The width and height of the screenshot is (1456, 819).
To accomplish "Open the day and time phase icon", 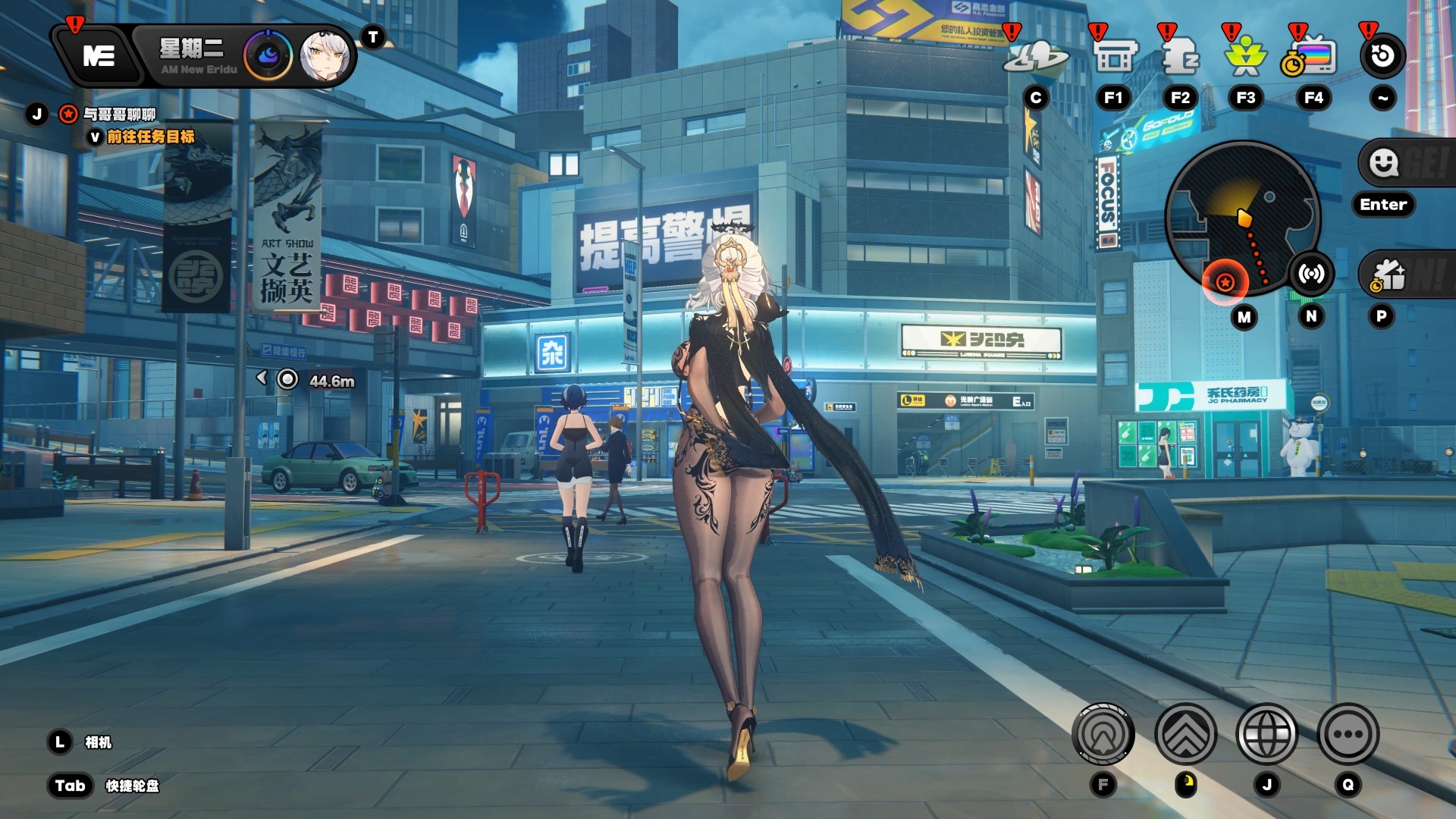I will click(268, 56).
